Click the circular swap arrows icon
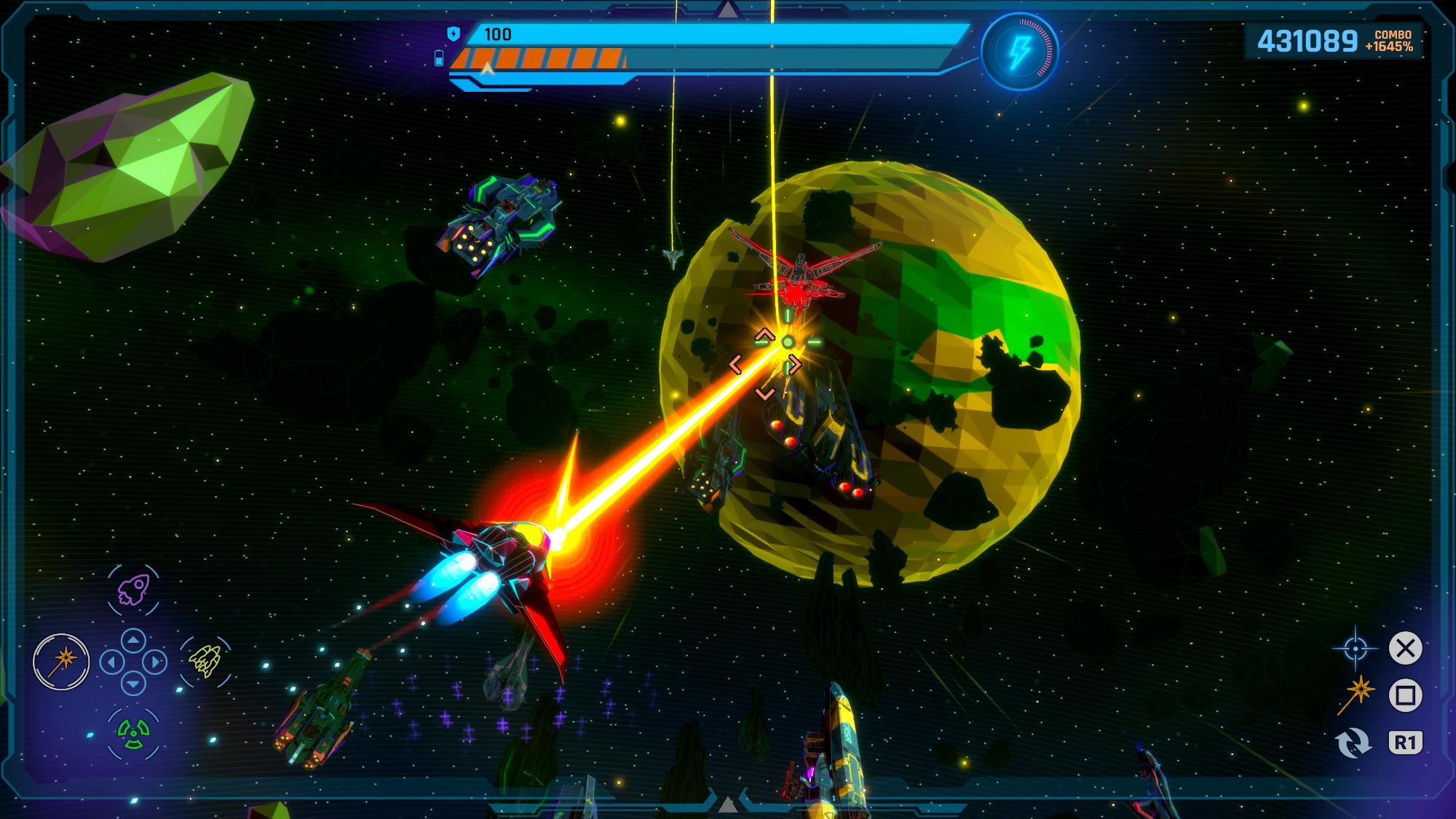The height and width of the screenshot is (819, 1456). tap(1353, 743)
